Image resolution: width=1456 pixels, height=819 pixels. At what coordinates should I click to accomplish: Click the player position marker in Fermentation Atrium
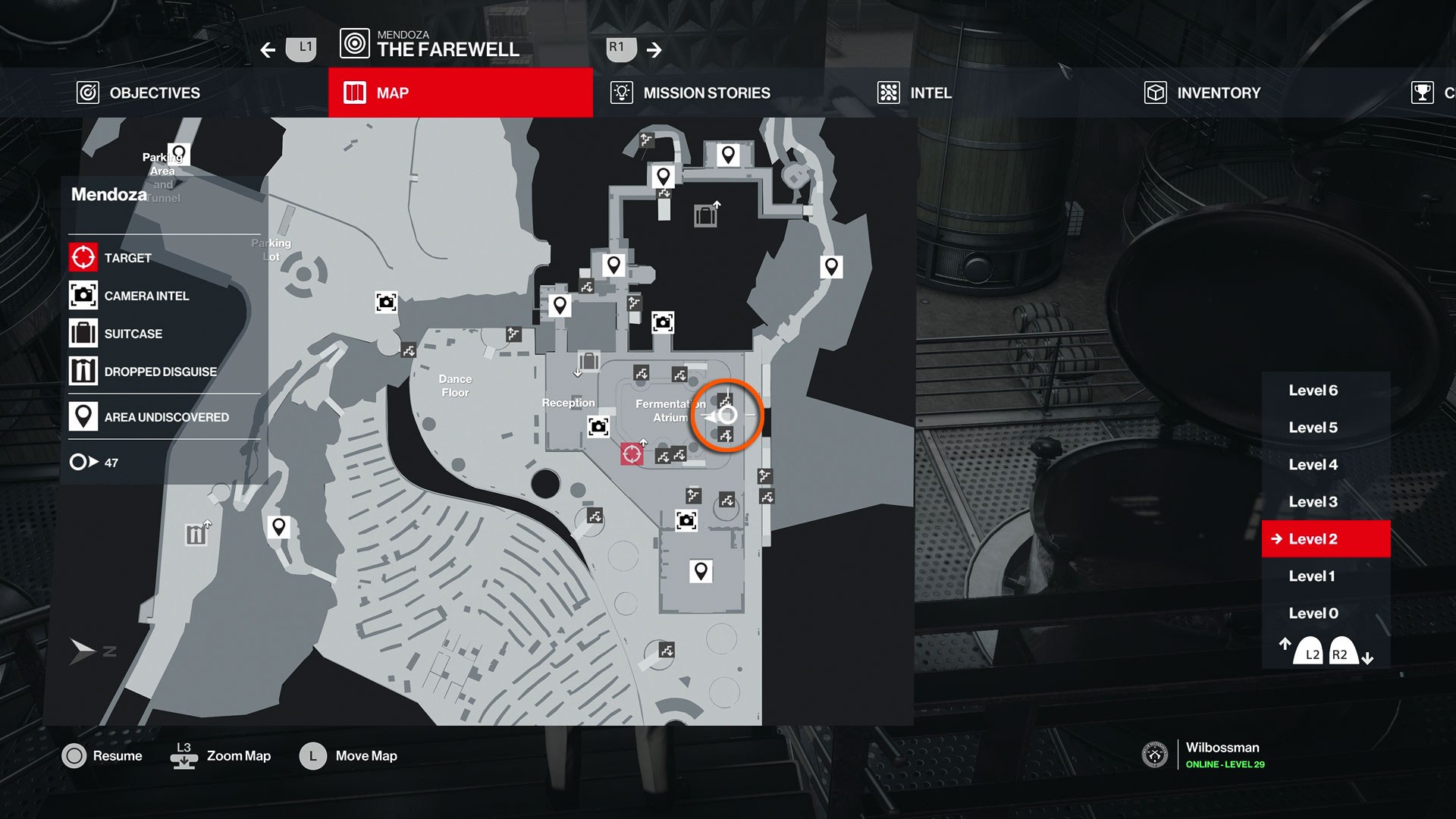tap(726, 416)
